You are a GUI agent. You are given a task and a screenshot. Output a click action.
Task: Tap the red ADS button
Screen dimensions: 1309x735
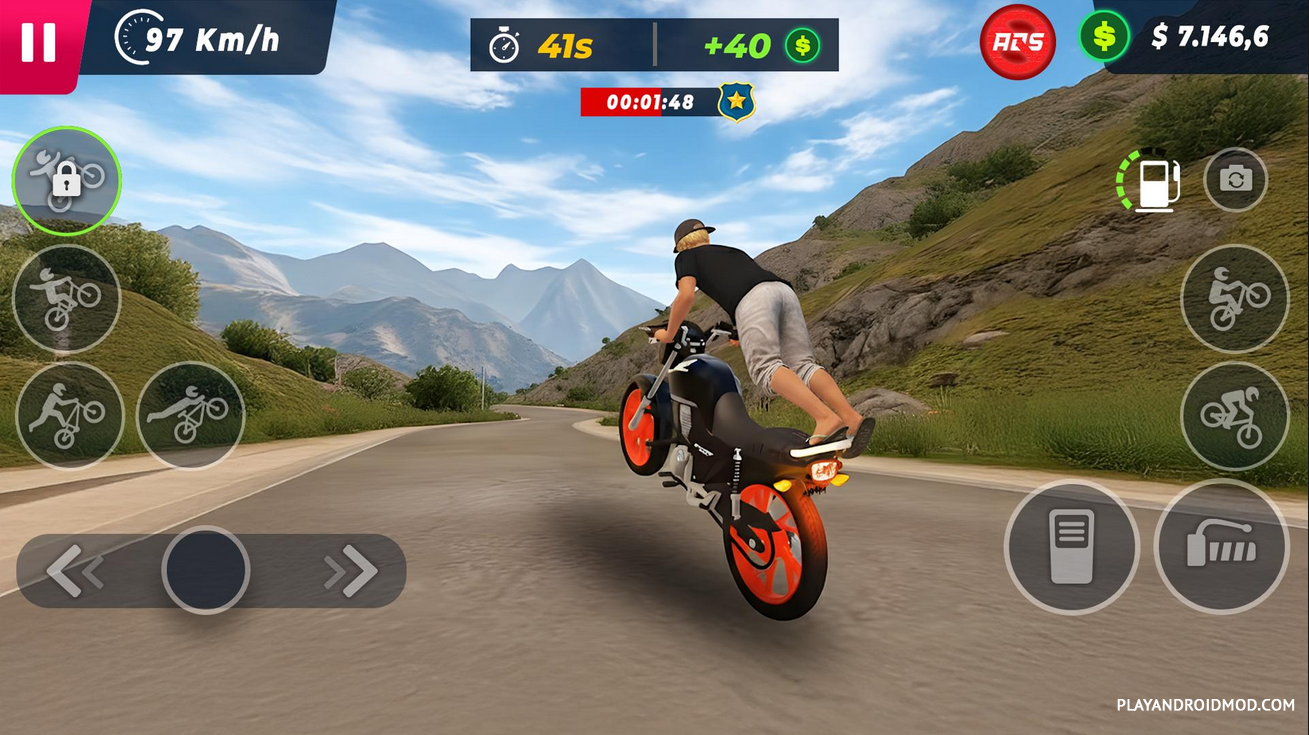click(1018, 42)
